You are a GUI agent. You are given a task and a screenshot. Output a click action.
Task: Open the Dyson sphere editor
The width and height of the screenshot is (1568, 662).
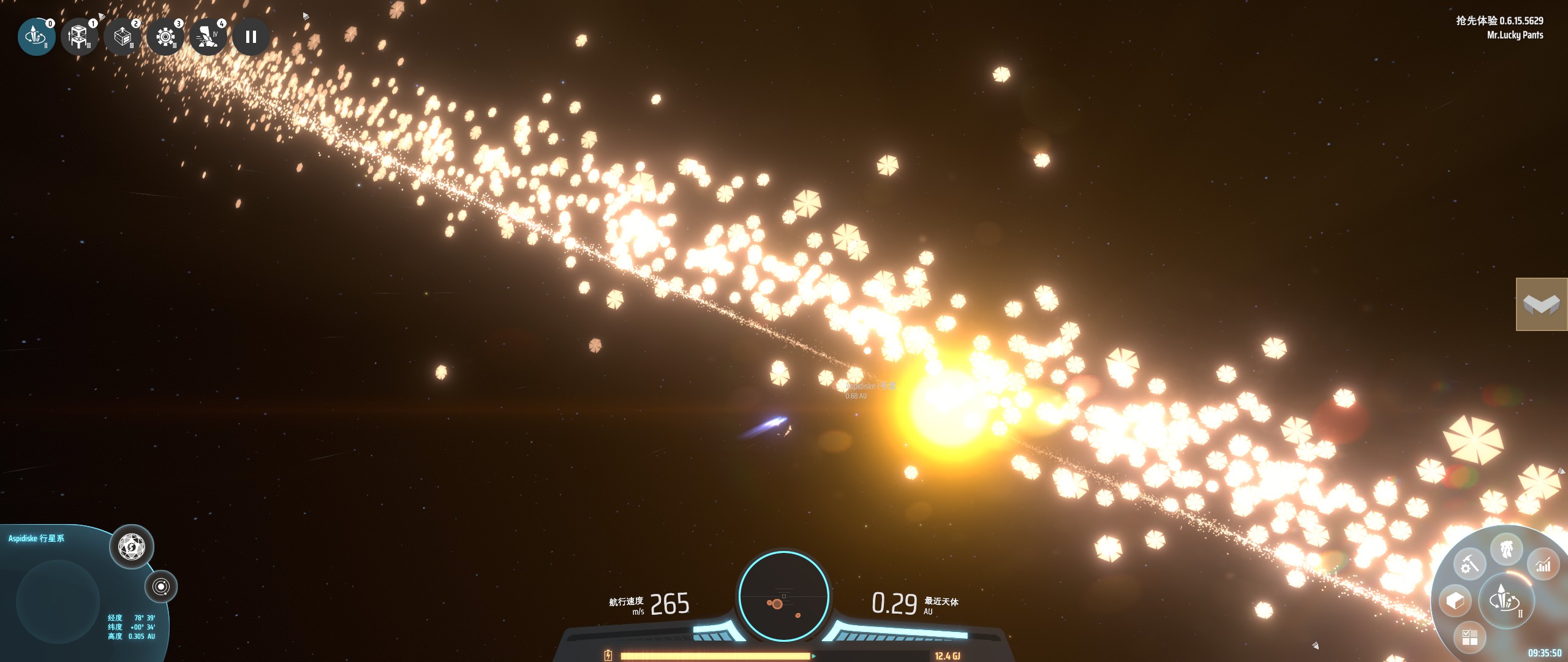click(x=131, y=546)
